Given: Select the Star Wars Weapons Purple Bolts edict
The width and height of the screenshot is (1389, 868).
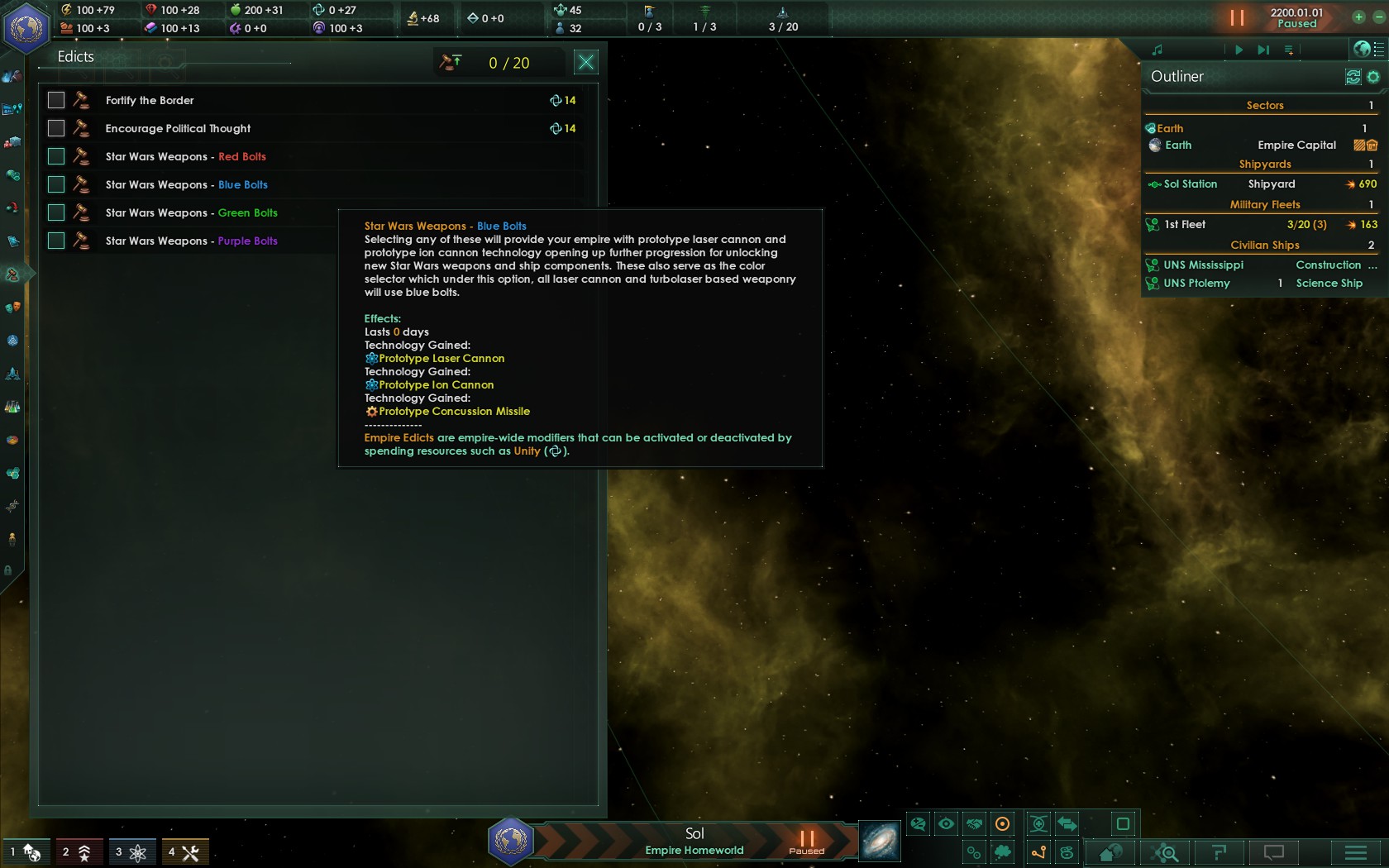Looking at the screenshot, I should 56,241.
